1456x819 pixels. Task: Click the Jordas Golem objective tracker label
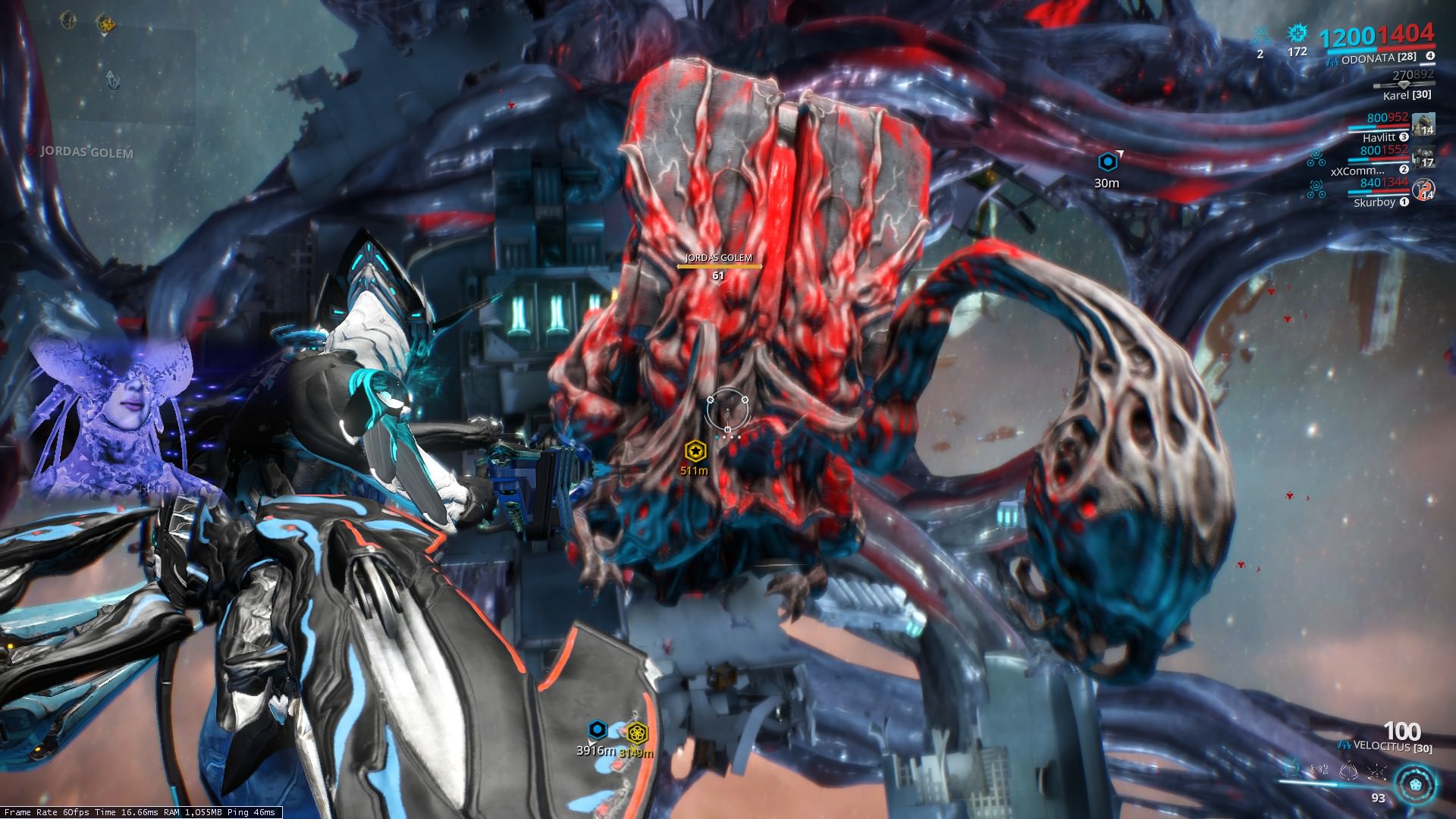pos(86,152)
